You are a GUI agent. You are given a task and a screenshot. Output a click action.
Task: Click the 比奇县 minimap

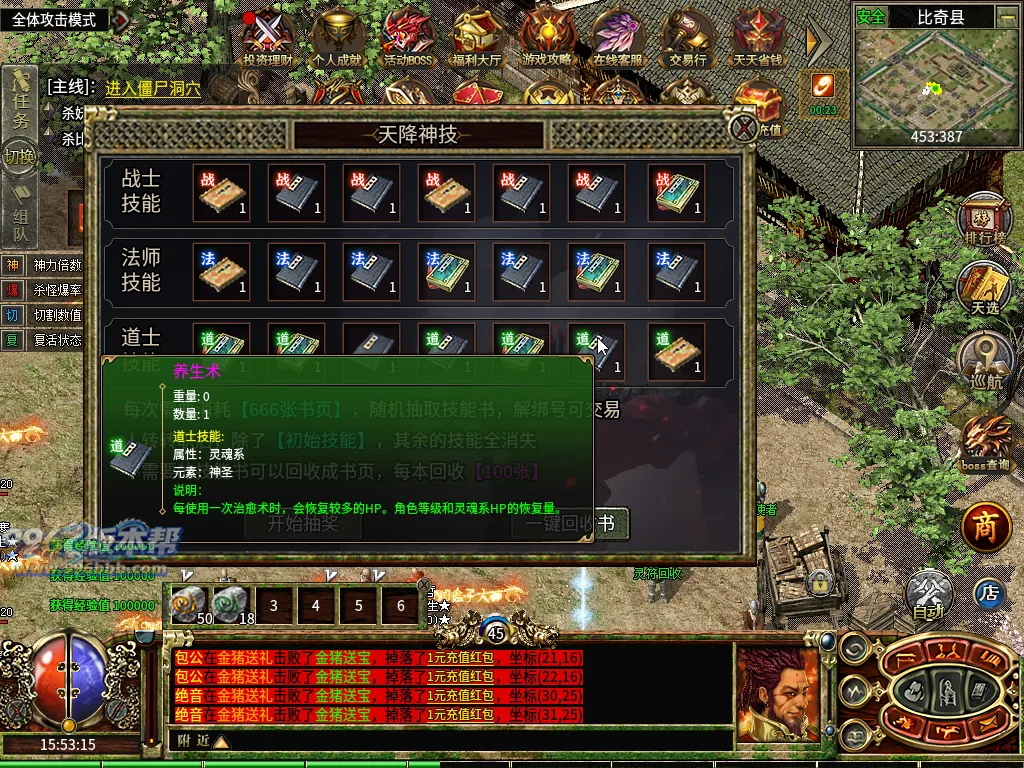tap(936, 80)
